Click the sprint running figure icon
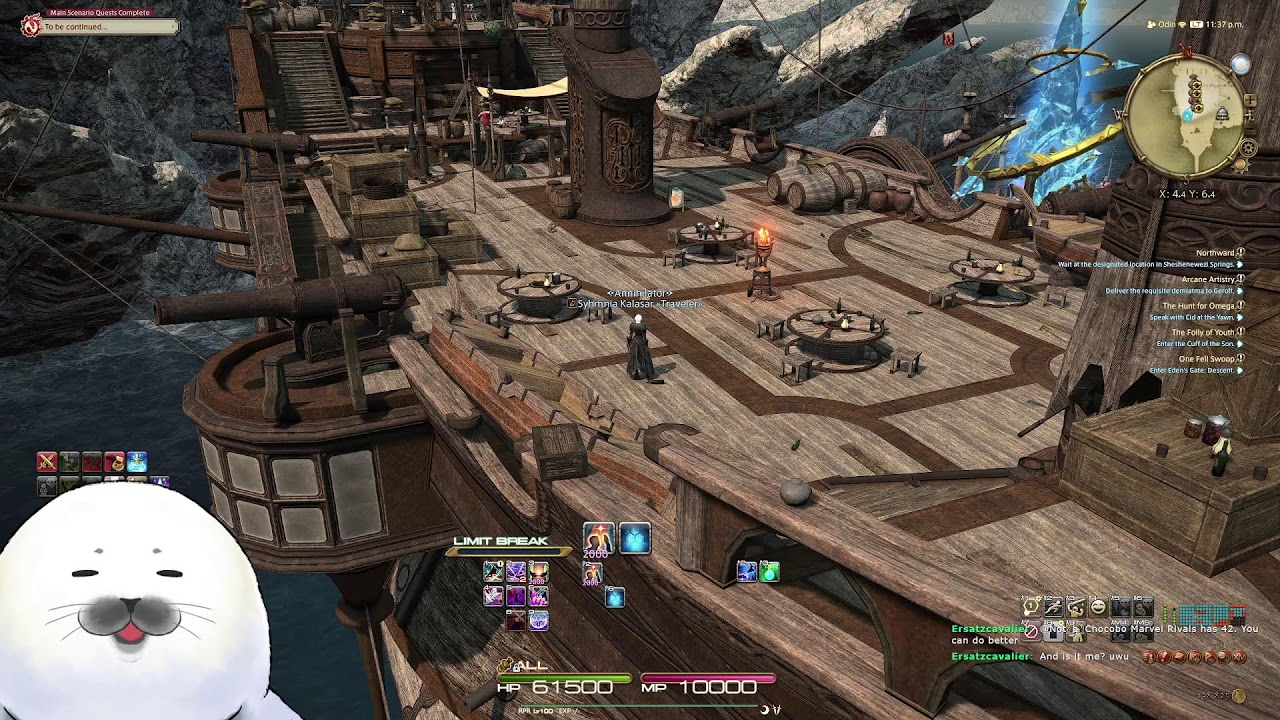 point(1053,606)
